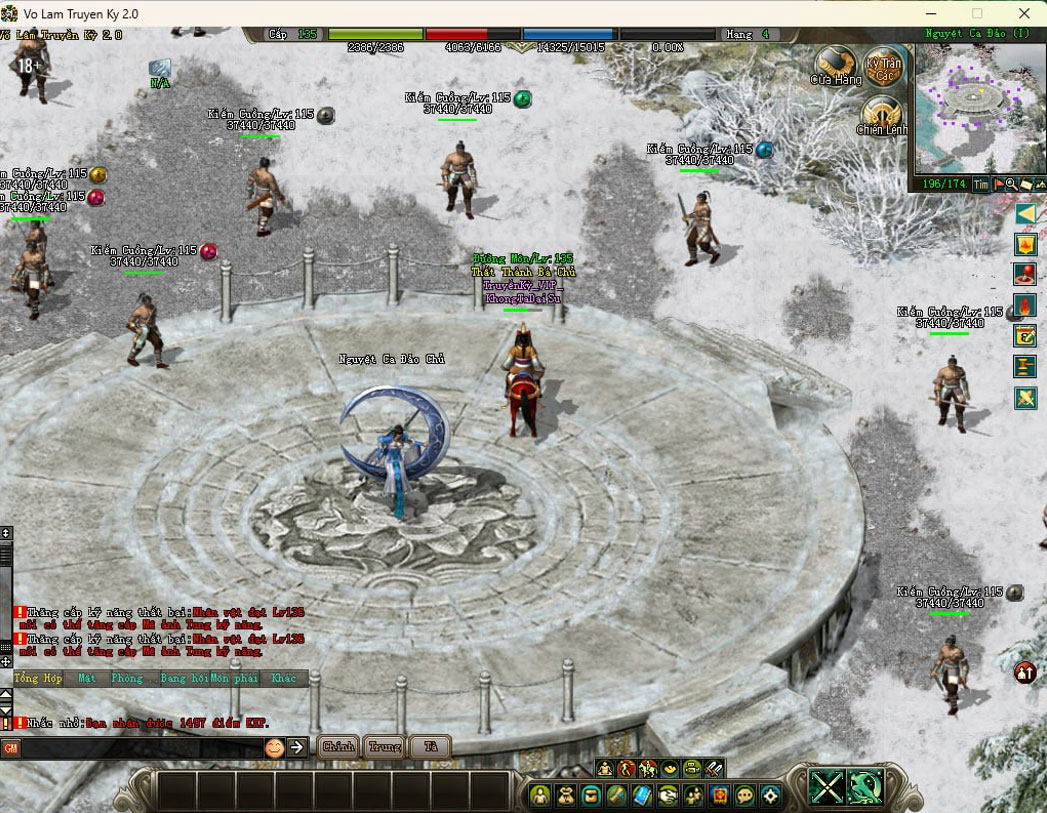Viewport: 1047px width, 813px height.
Task: Open the money bag inventory icon
Action: click(x=566, y=795)
